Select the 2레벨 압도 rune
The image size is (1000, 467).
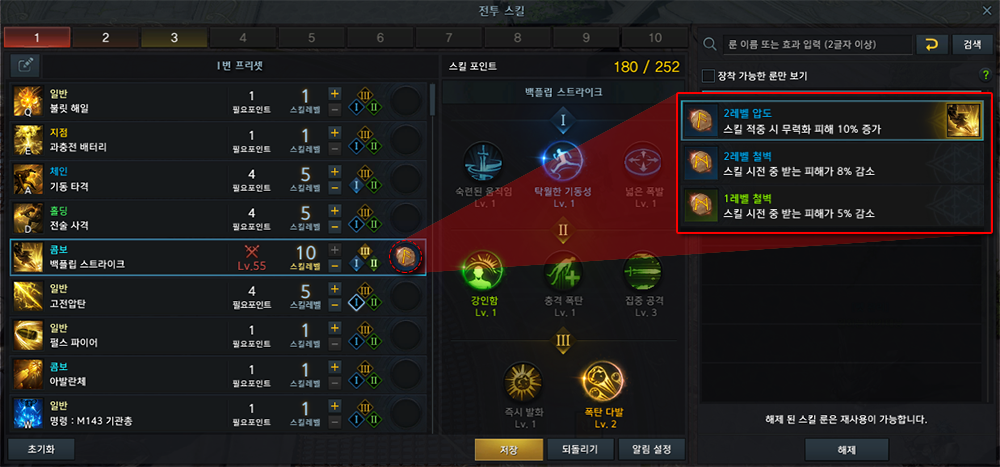pyautogui.click(x=830, y=121)
